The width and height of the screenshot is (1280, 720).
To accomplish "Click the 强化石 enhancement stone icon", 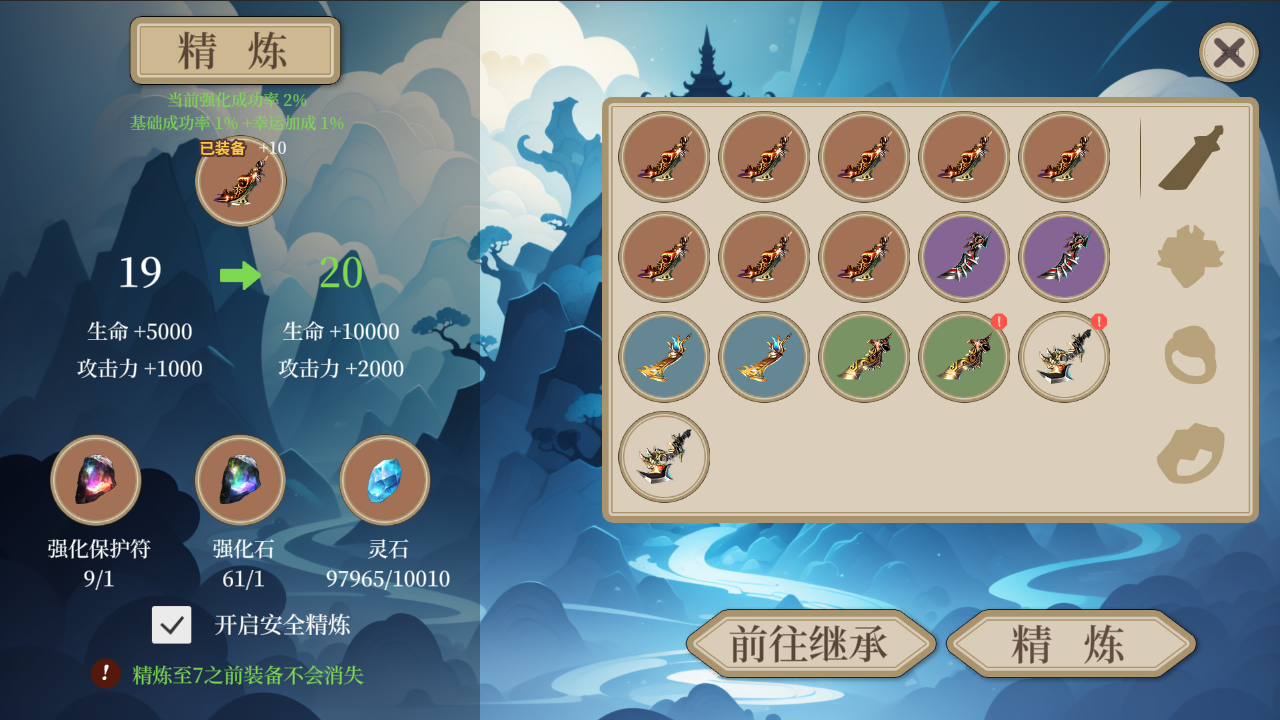I will point(240,480).
